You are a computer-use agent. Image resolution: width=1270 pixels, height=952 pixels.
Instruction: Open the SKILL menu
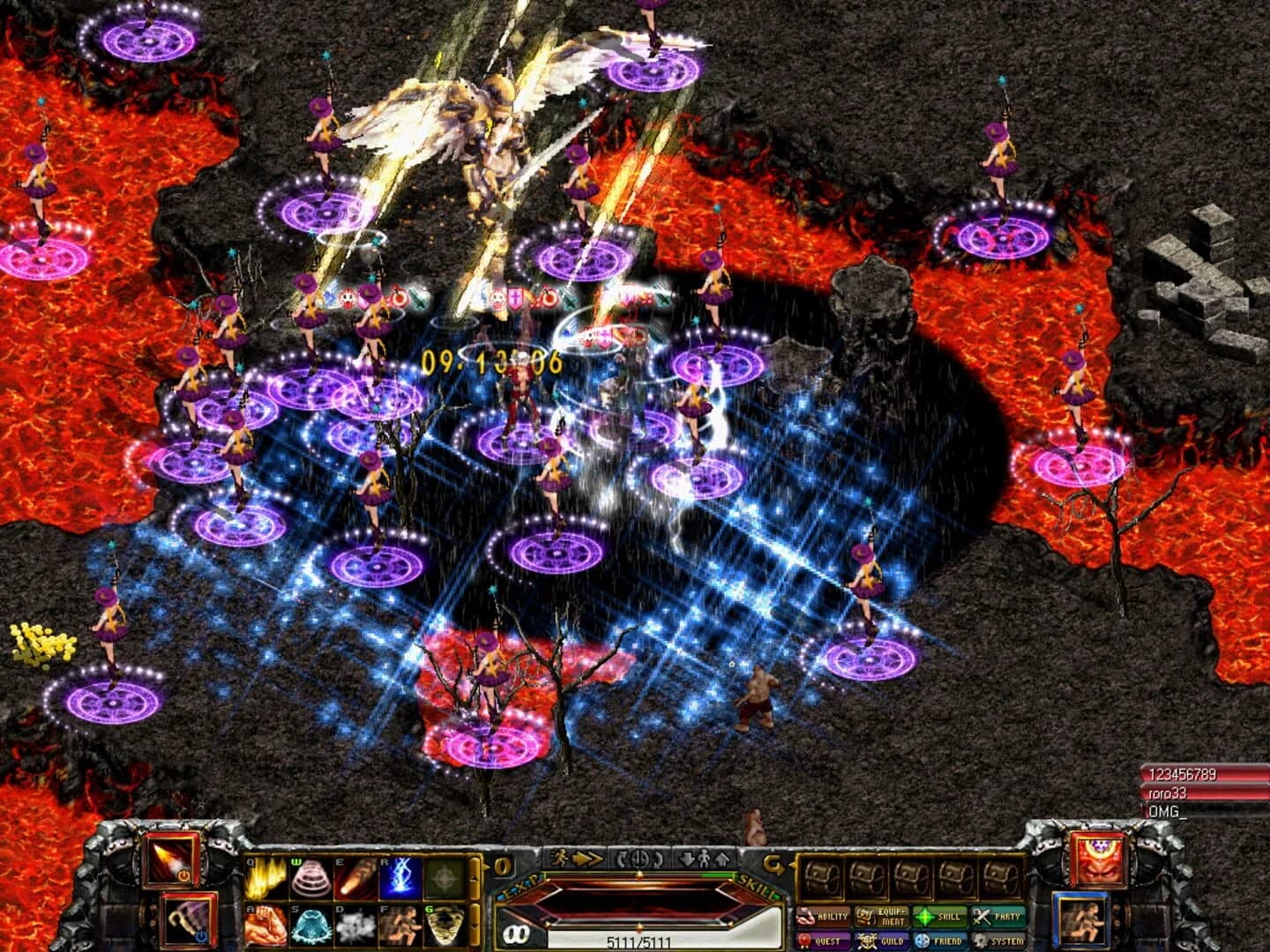pyautogui.click(x=938, y=917)
